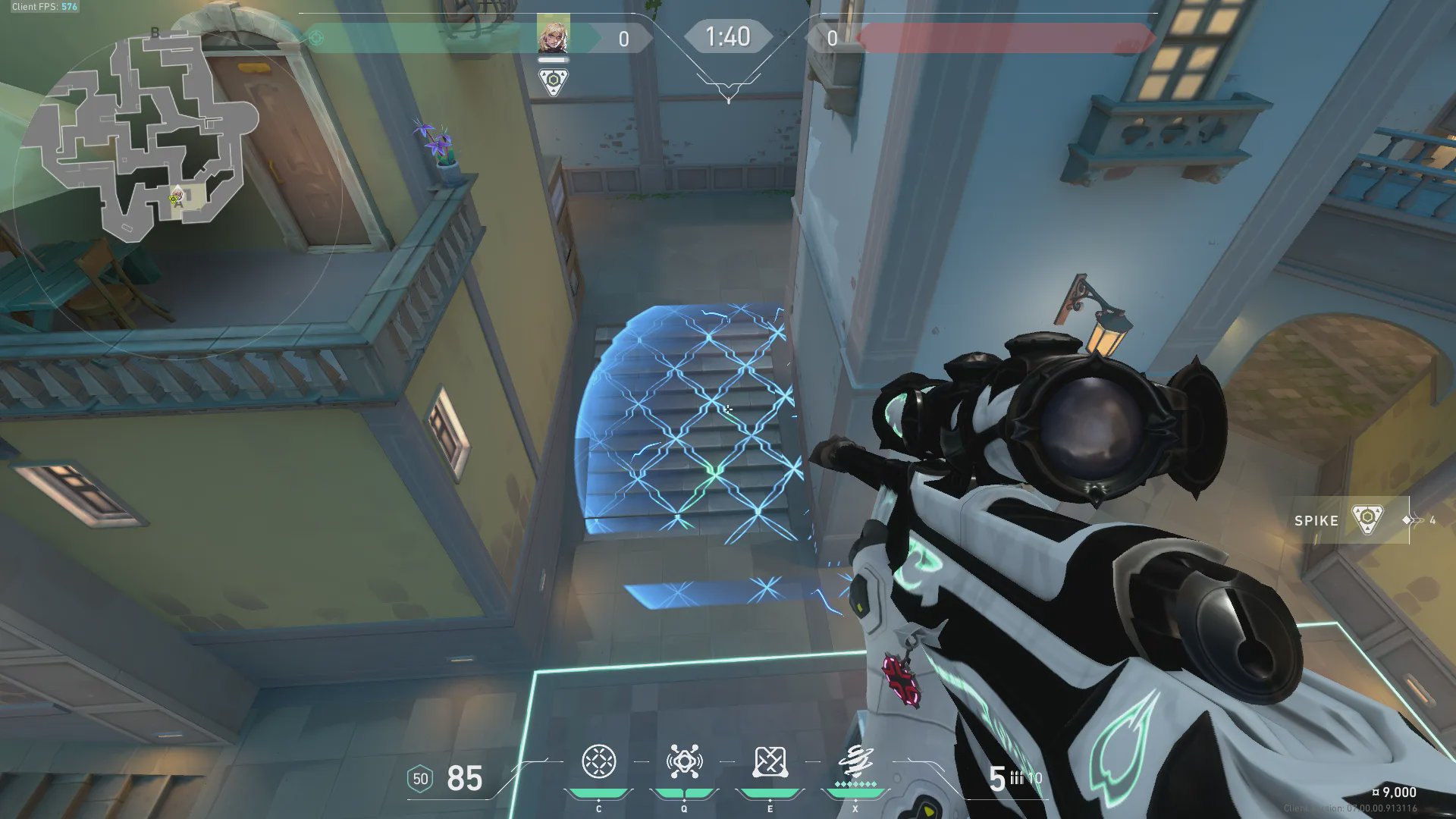Screen dimensions: 1456x819
Task: Click the shield armor icon
Action: [420, 779]
